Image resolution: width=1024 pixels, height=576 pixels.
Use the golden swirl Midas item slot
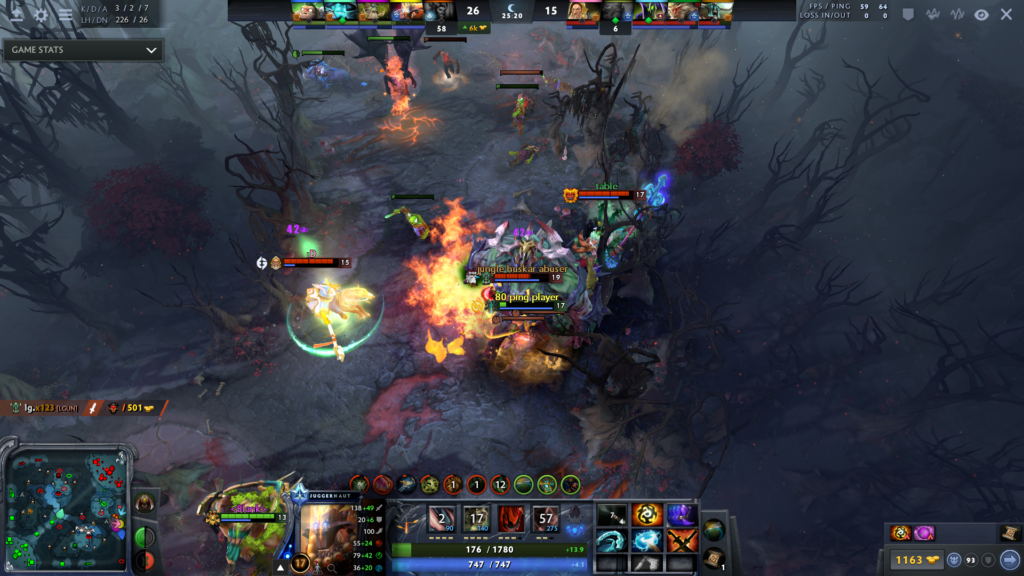648,515
